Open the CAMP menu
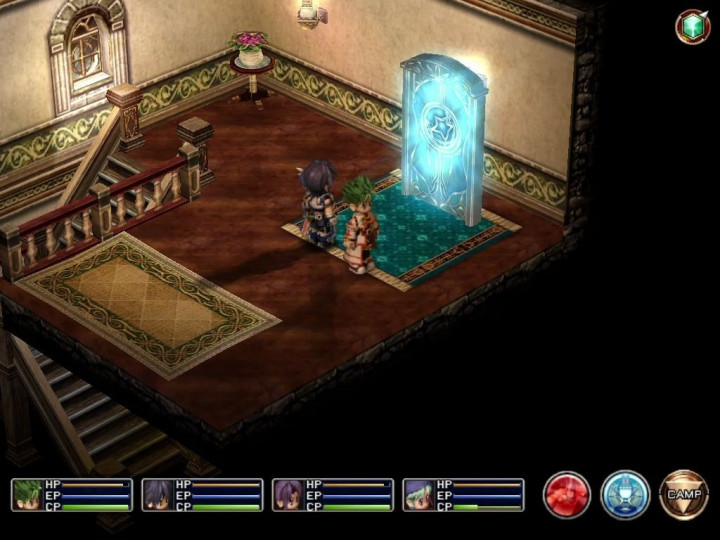720x540 pixels. tap(684, 495)
